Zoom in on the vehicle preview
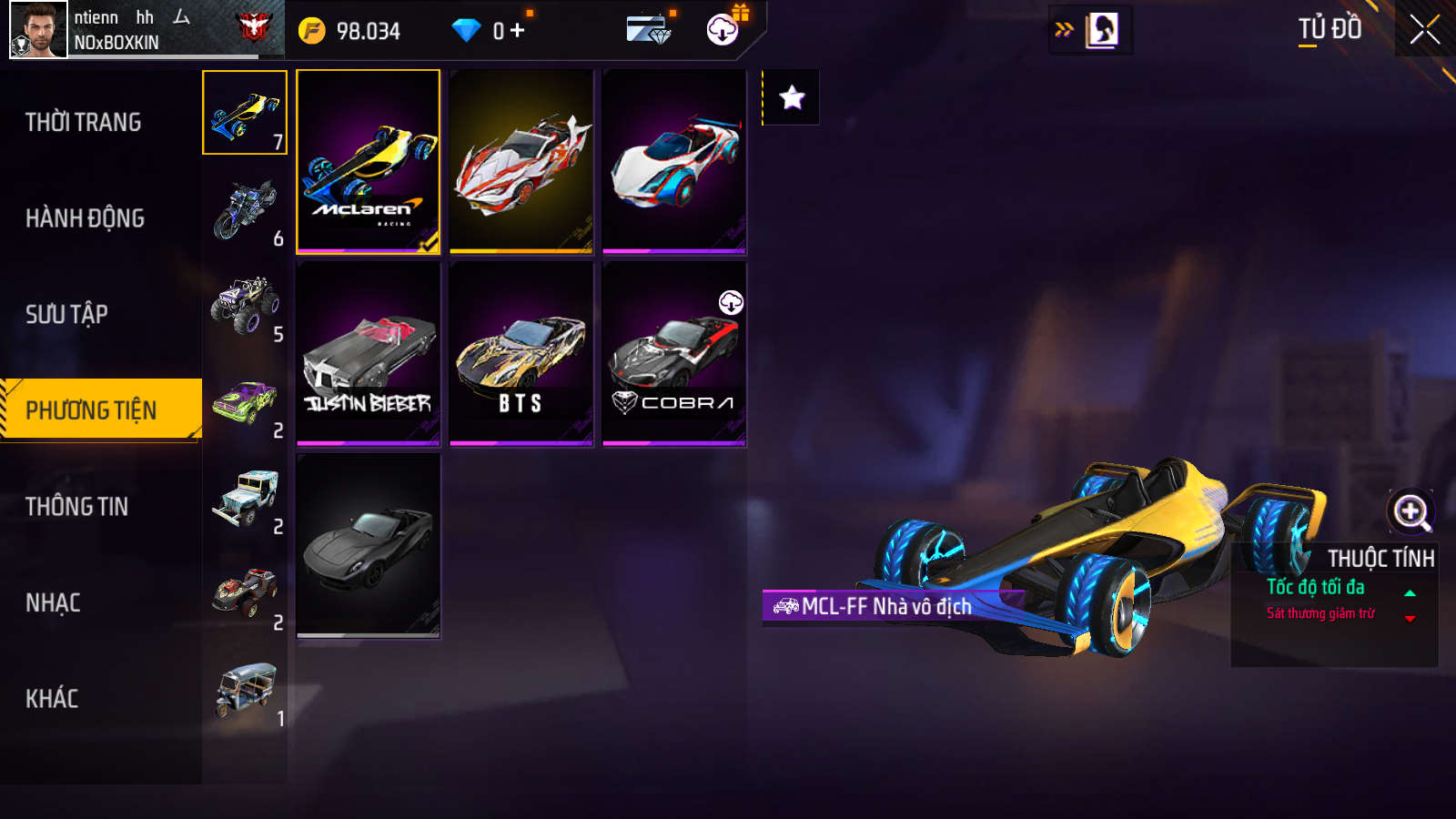Image resolution: width=1456 pixels, height=819 pixels. click(x=1411, y=511)
